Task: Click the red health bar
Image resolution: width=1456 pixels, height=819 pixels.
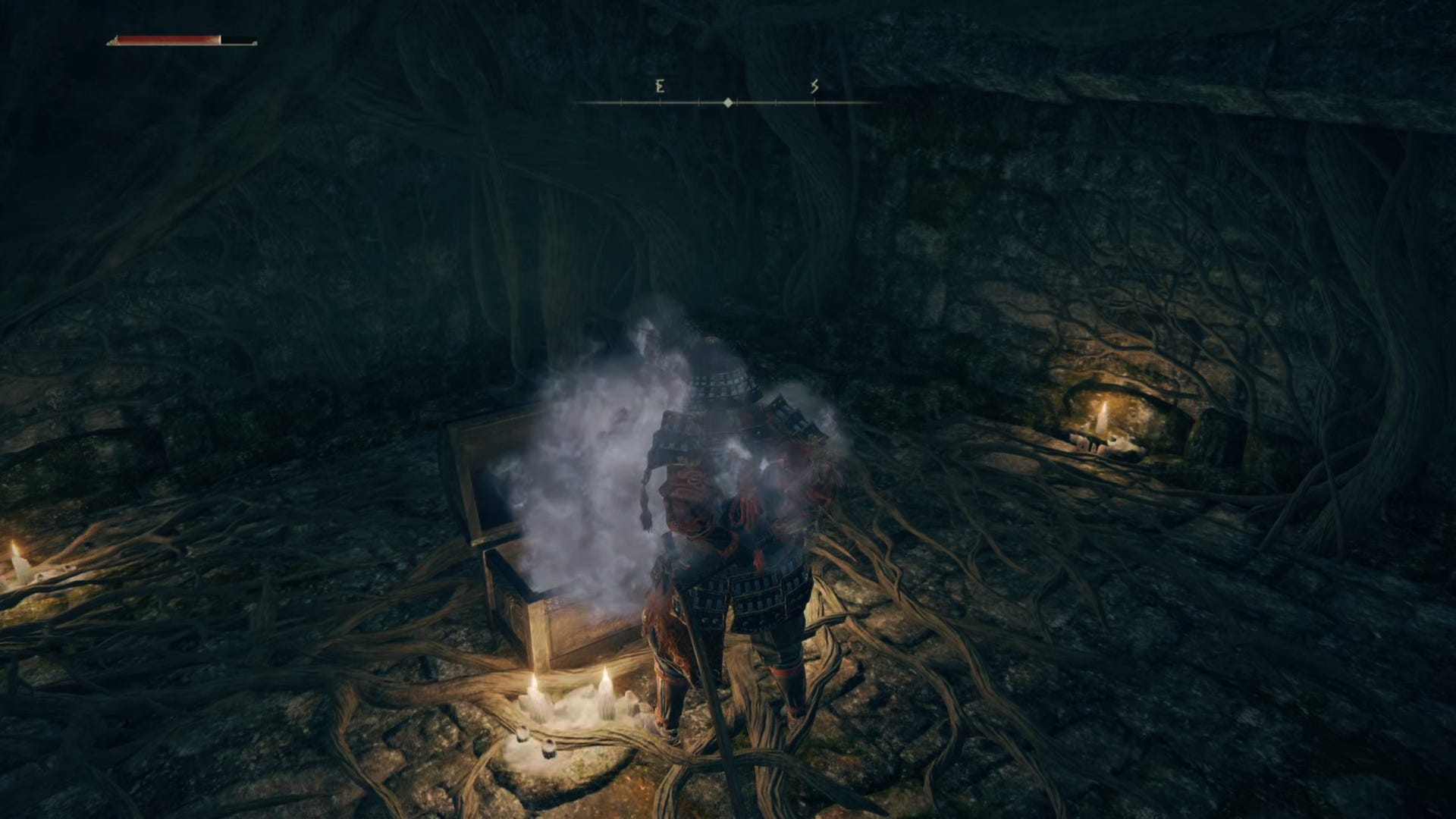Action: 167,38
